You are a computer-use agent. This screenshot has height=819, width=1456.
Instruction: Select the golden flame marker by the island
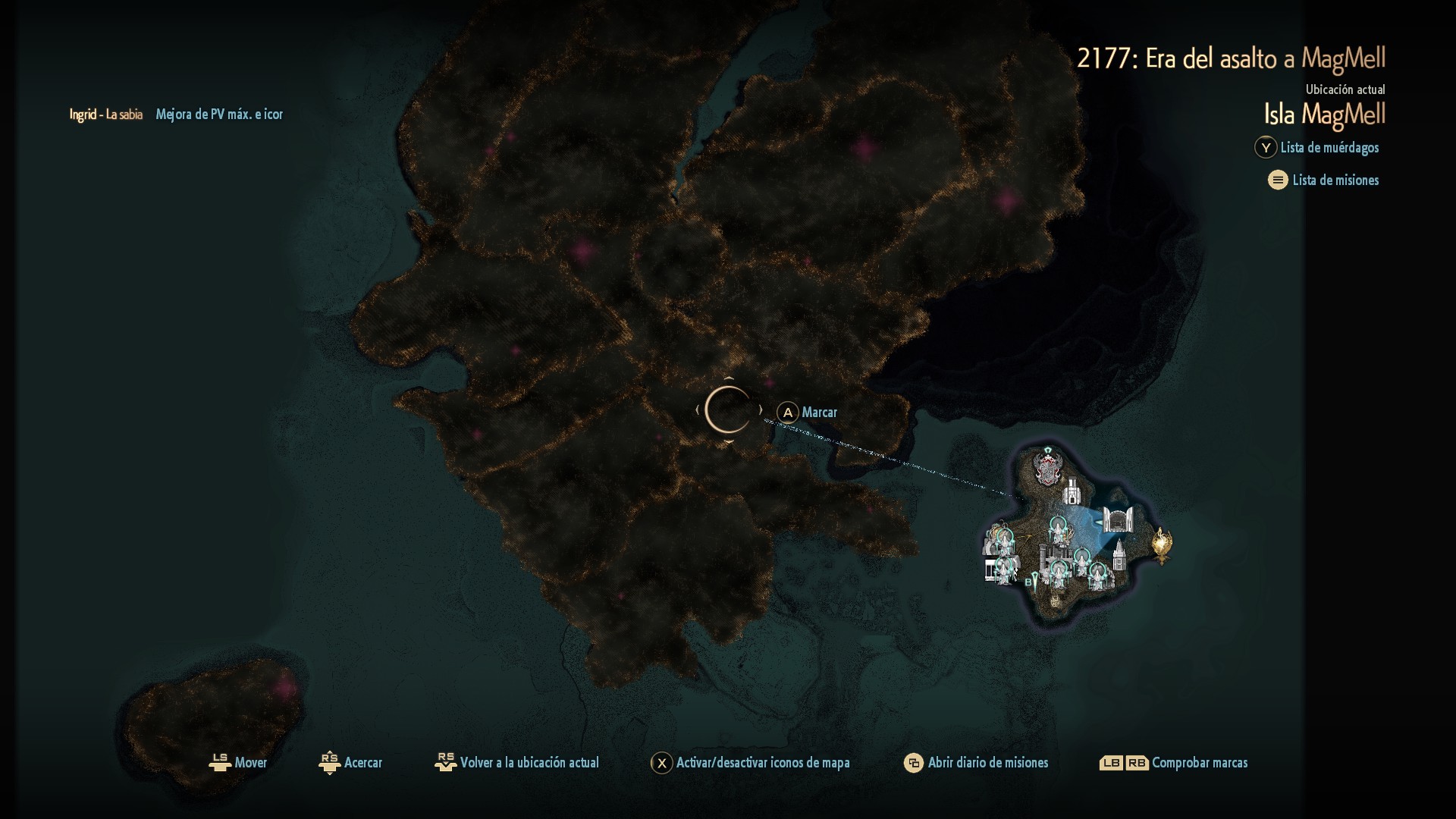coord(1161,544)
